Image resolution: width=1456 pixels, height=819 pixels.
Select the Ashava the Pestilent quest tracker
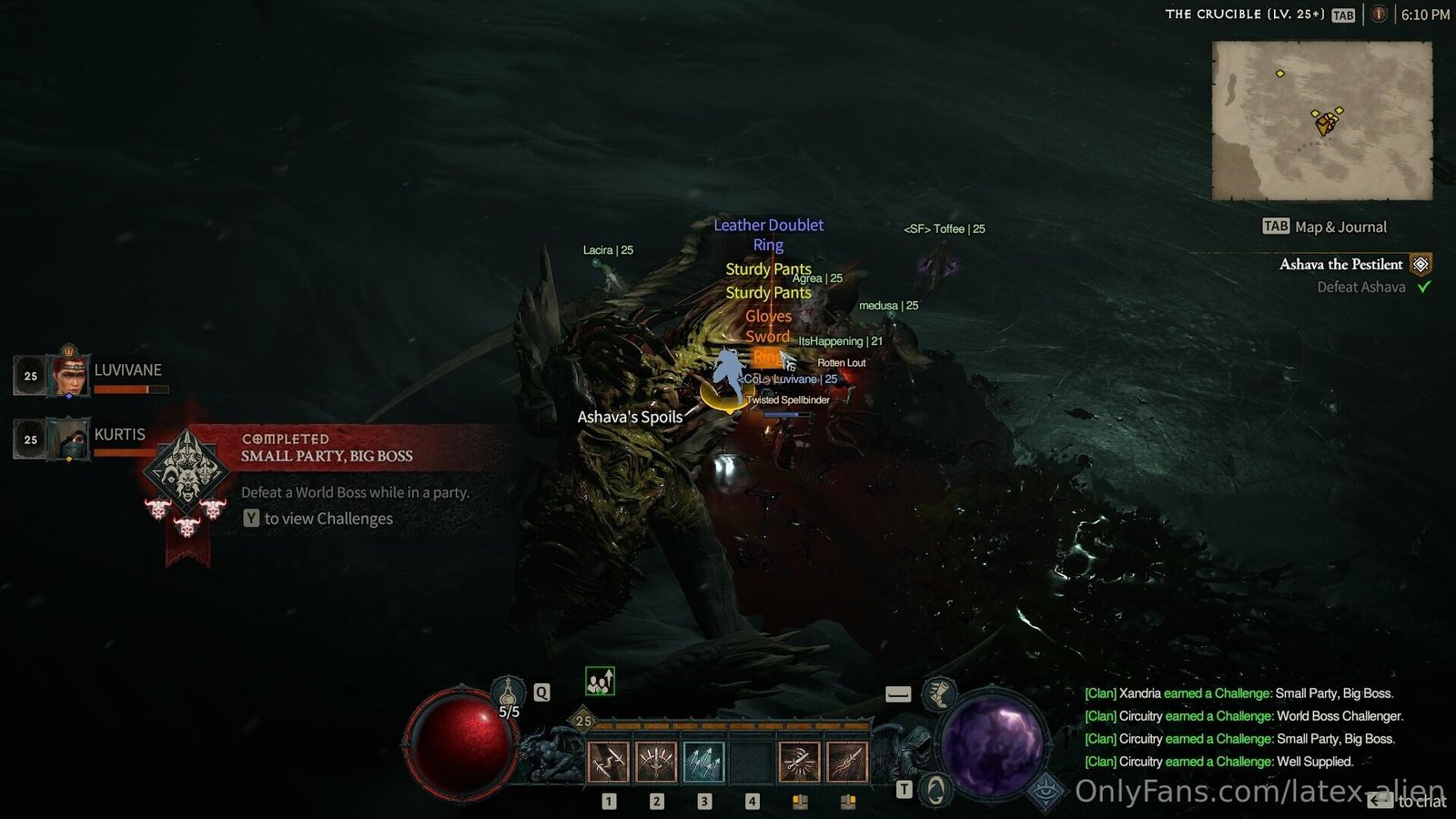pyautogui.click(x=1340, y=265)
